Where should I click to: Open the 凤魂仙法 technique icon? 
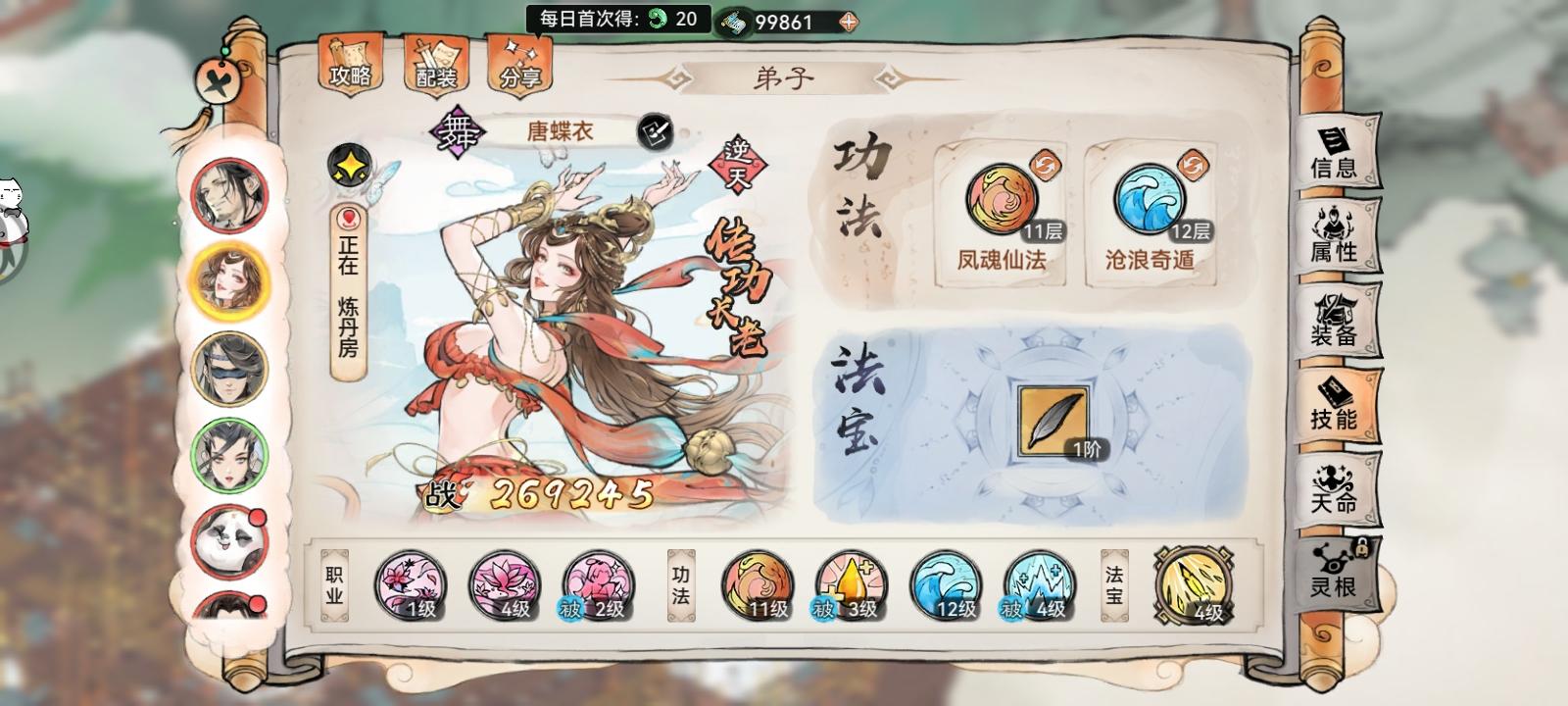pyautogui.click(x=1001, y=201)
